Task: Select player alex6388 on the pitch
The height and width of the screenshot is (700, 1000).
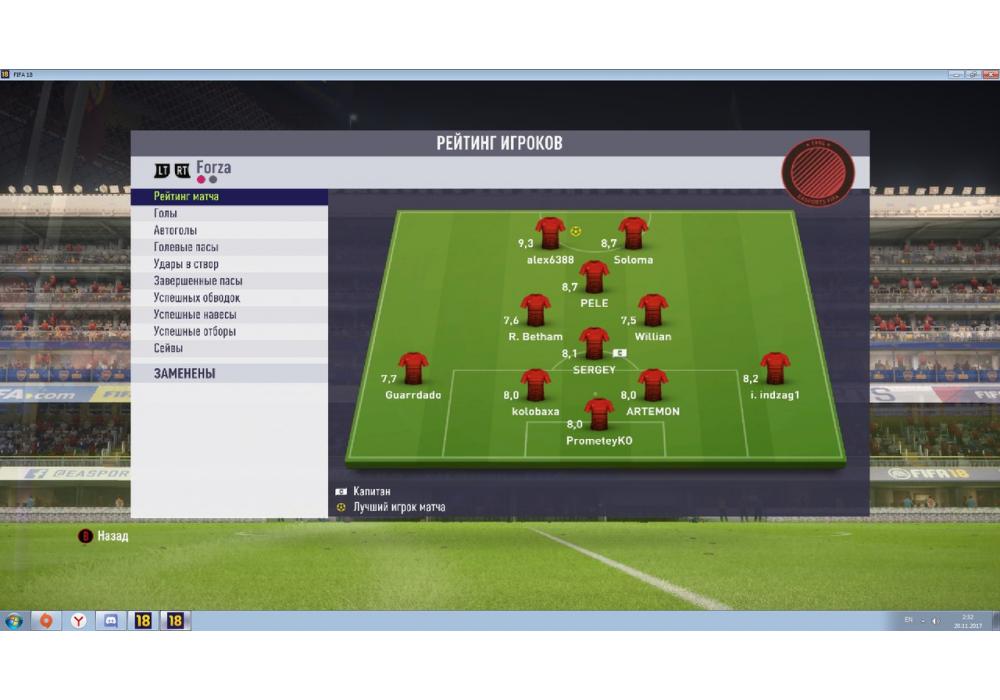Action: click(x=550, y=233)
